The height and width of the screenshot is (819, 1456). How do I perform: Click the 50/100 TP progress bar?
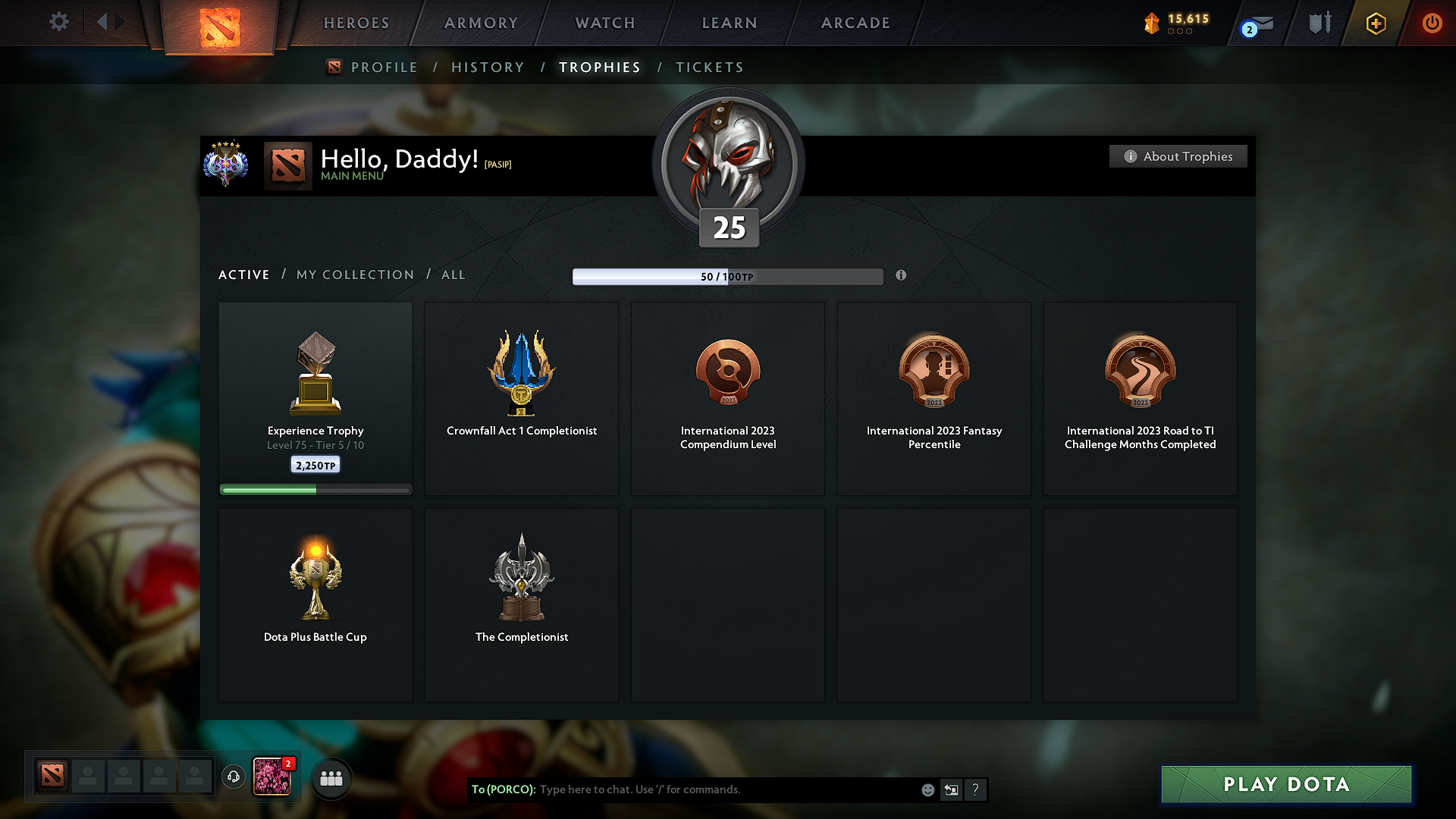click(728, 276)
